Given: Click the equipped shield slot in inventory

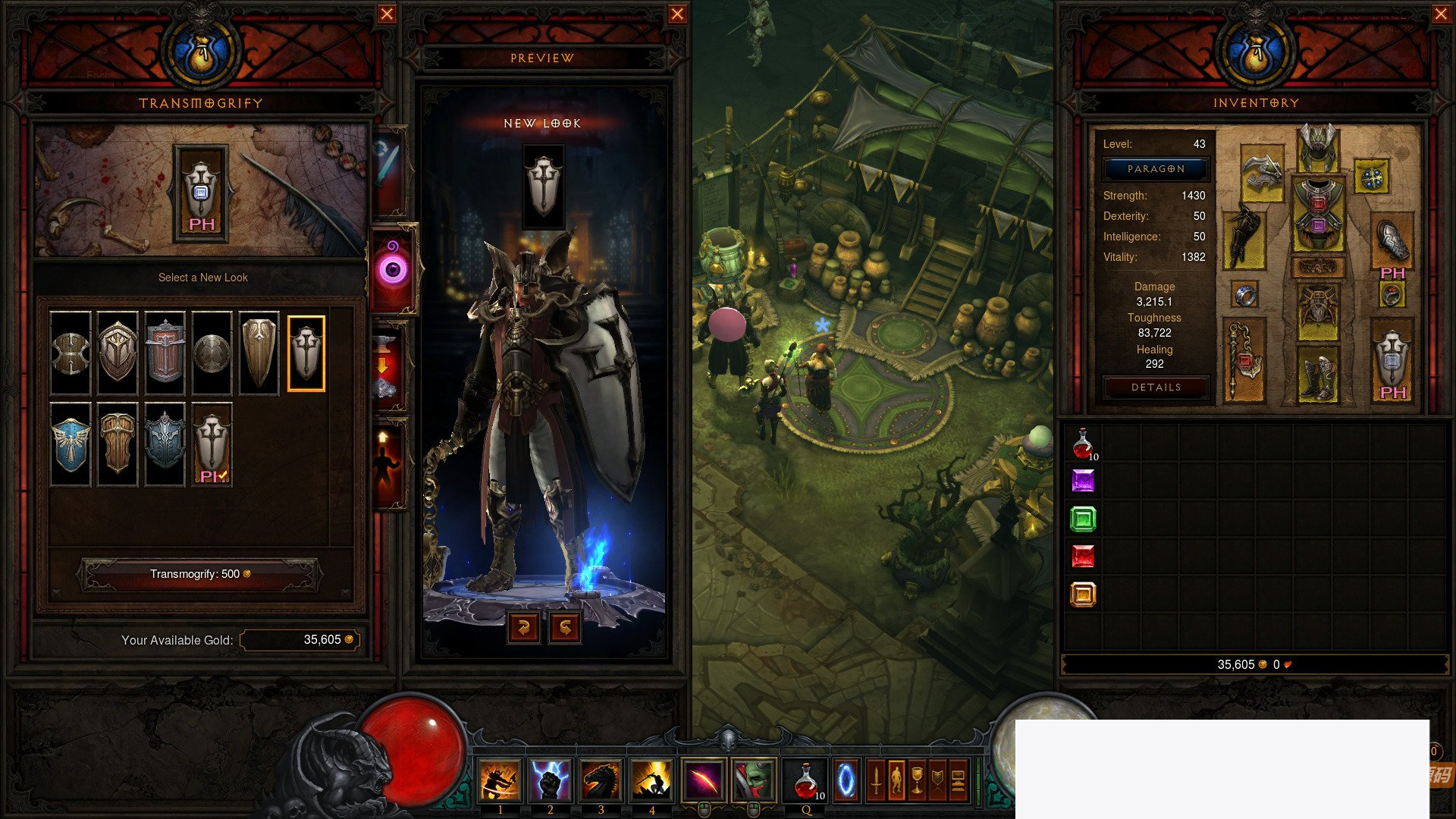Looking at the screenshot, I should (1392, 360).
